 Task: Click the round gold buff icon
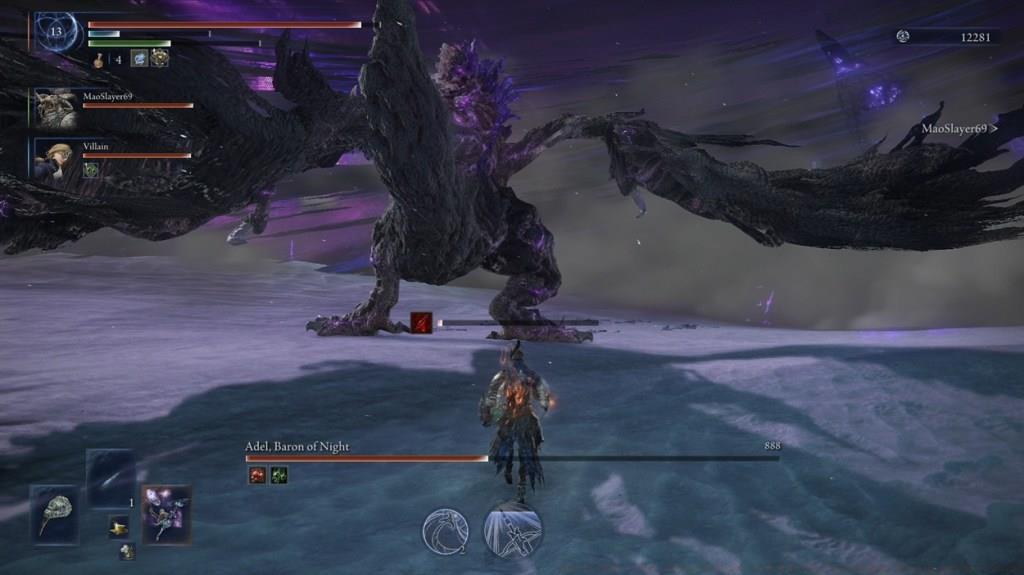tap(159, 58)
